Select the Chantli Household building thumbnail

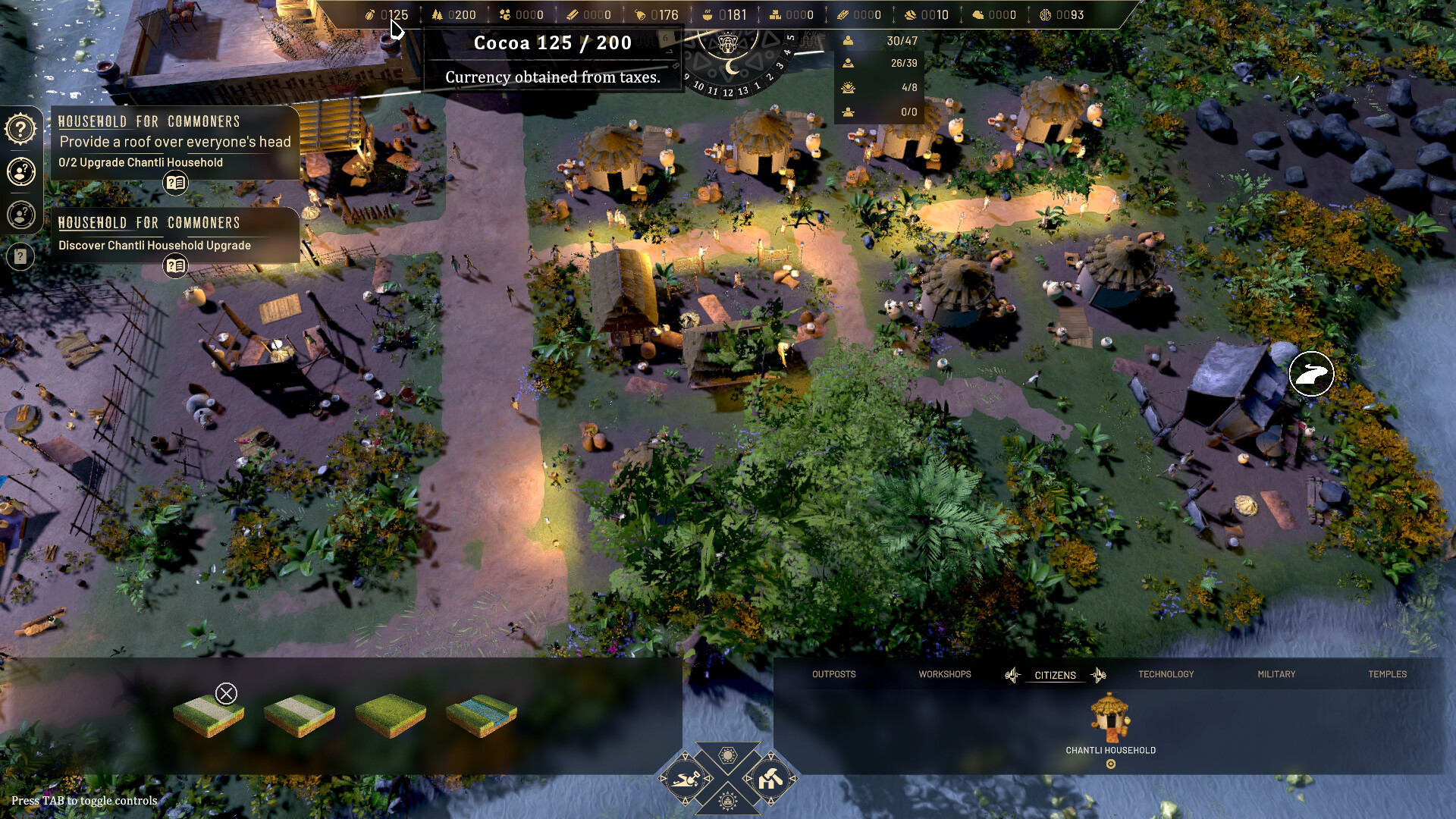pyautogui.click(x=1110, y=715)
